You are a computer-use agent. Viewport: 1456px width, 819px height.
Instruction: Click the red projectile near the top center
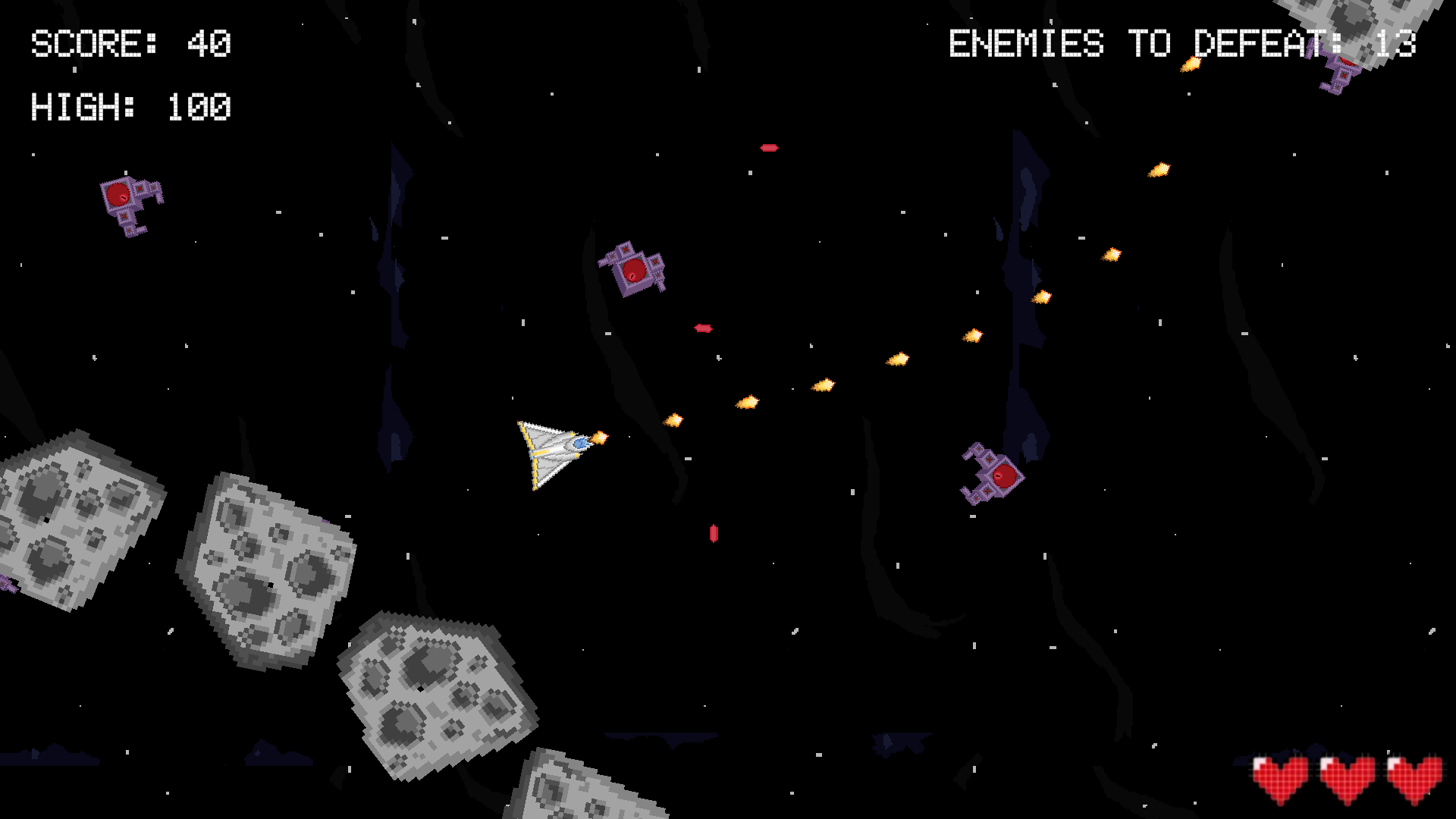[x=770, y=148]
